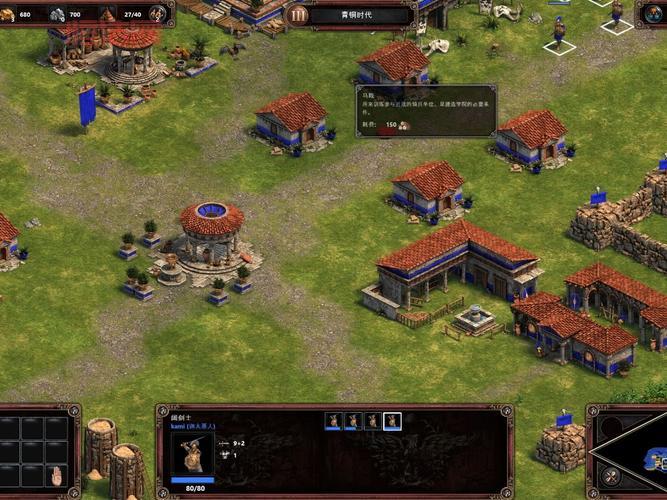Click the Bronze Age banner at top
This screenshot has width=667, height=500.
360,15
